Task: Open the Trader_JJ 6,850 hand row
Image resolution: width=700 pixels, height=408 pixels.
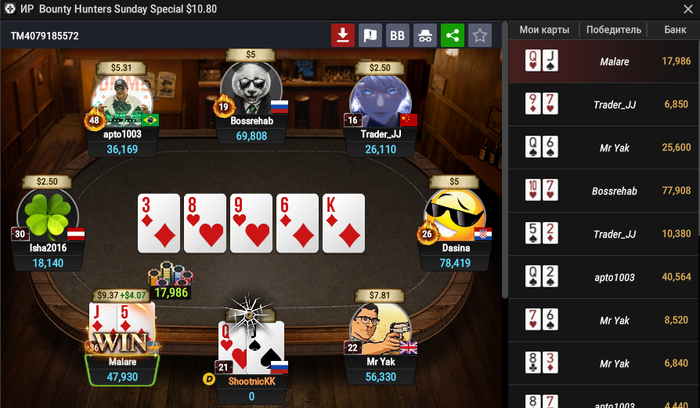Action: (x=604, y=104)
